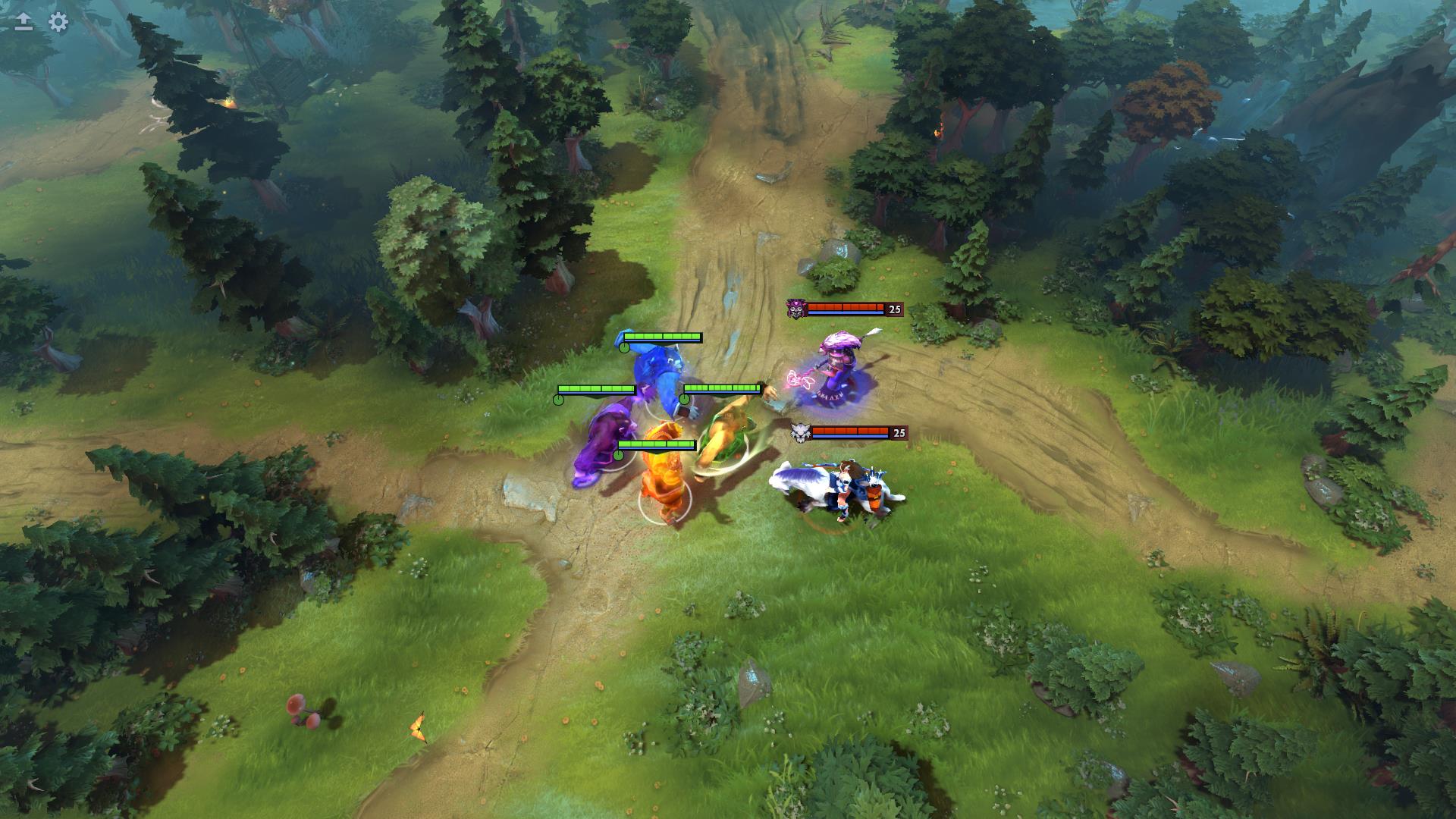The width and height of the screenshot is (1456, 819).
Task: Click the upload arrow icon
Action: (24, 22)
